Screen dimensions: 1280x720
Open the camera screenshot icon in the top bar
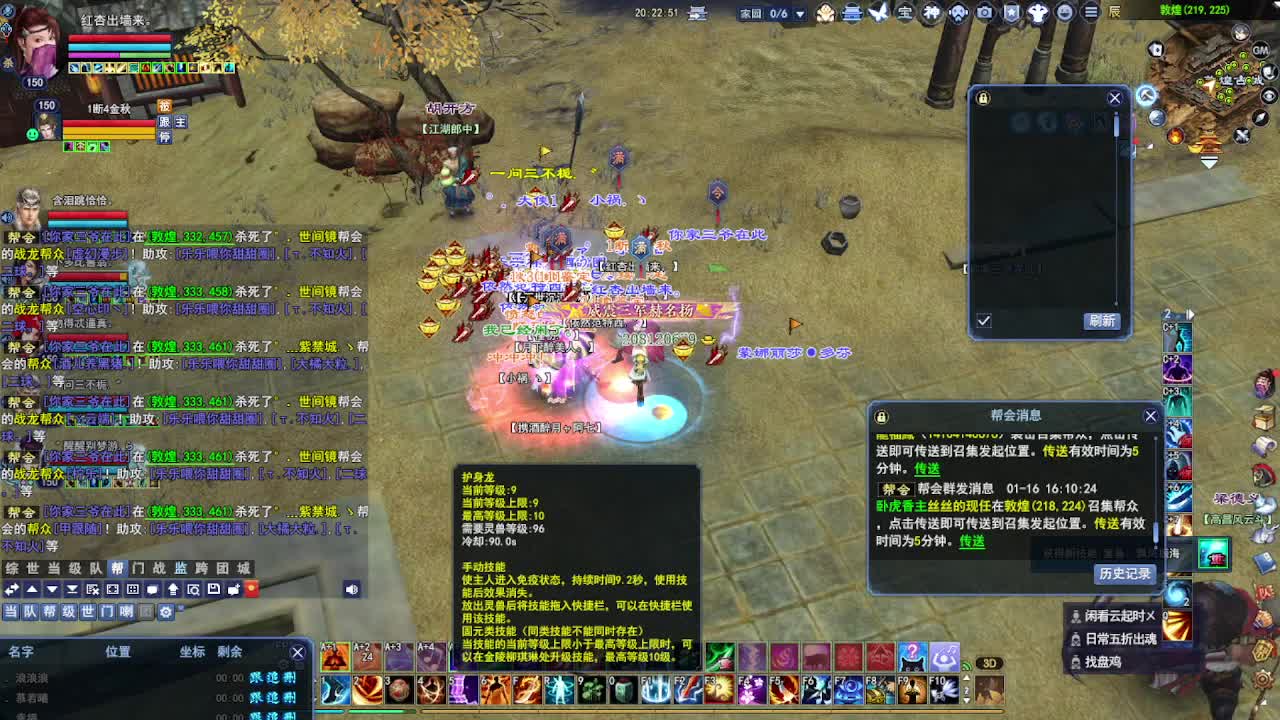(x=985, y=13)
